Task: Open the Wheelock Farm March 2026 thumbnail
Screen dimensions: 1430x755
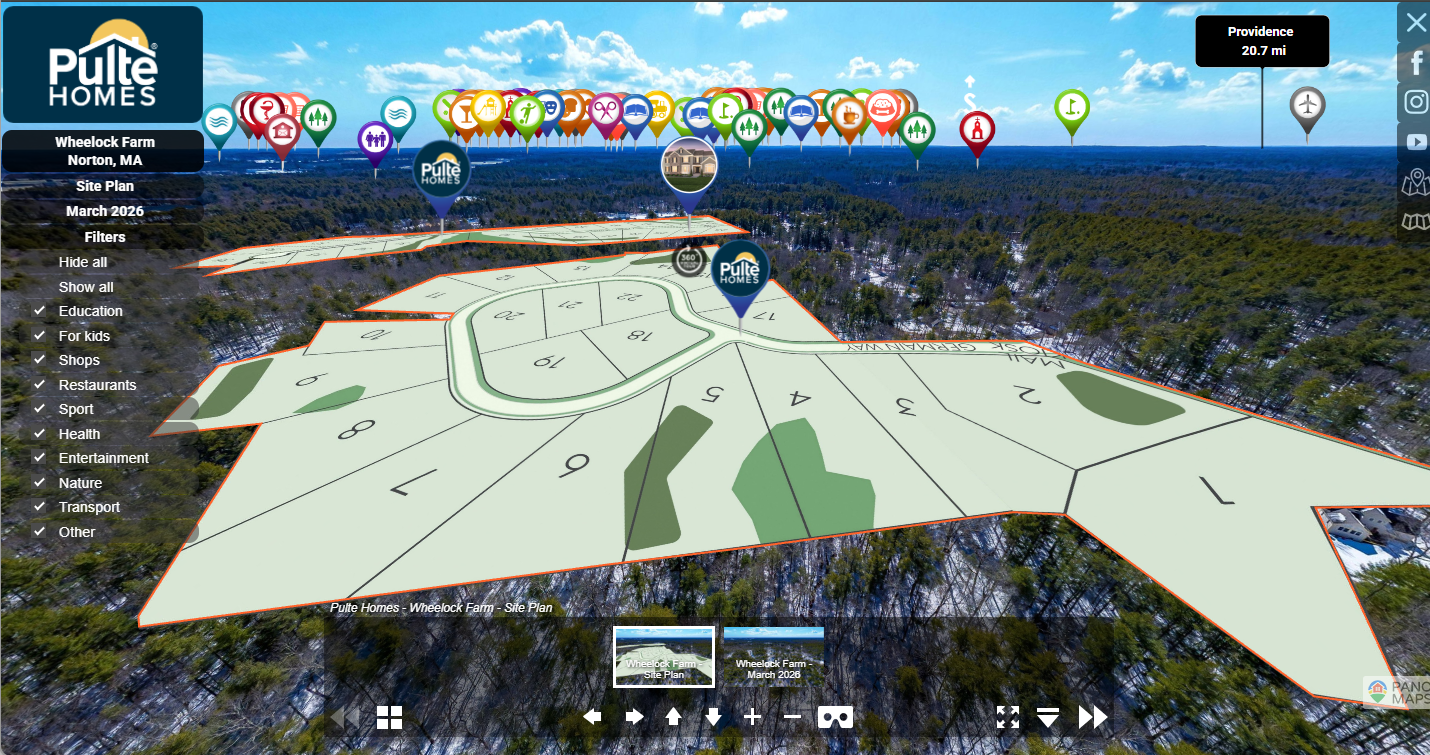Action: coord(773,656)
